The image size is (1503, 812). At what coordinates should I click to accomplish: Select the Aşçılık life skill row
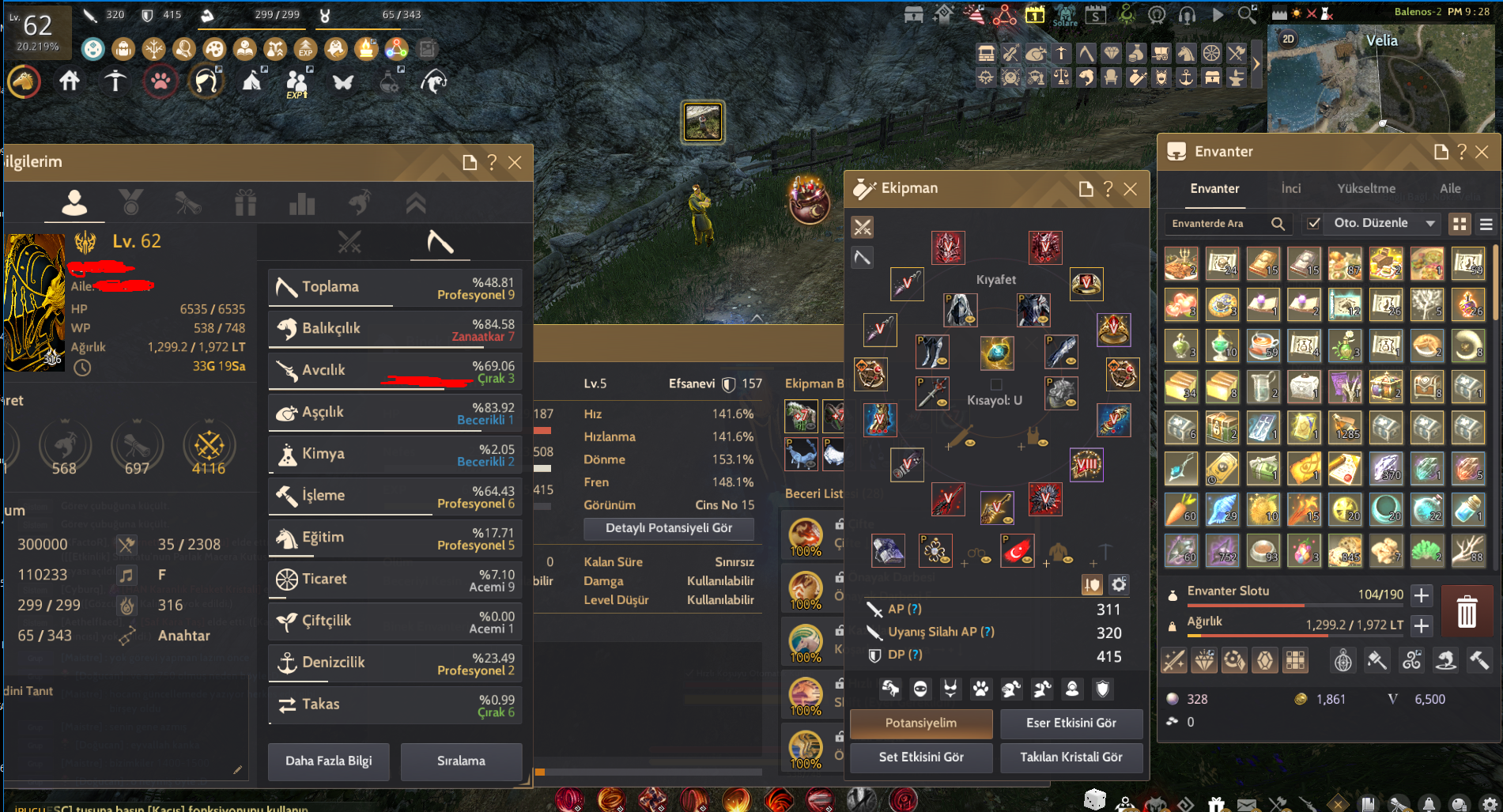(x=395, y=413)
